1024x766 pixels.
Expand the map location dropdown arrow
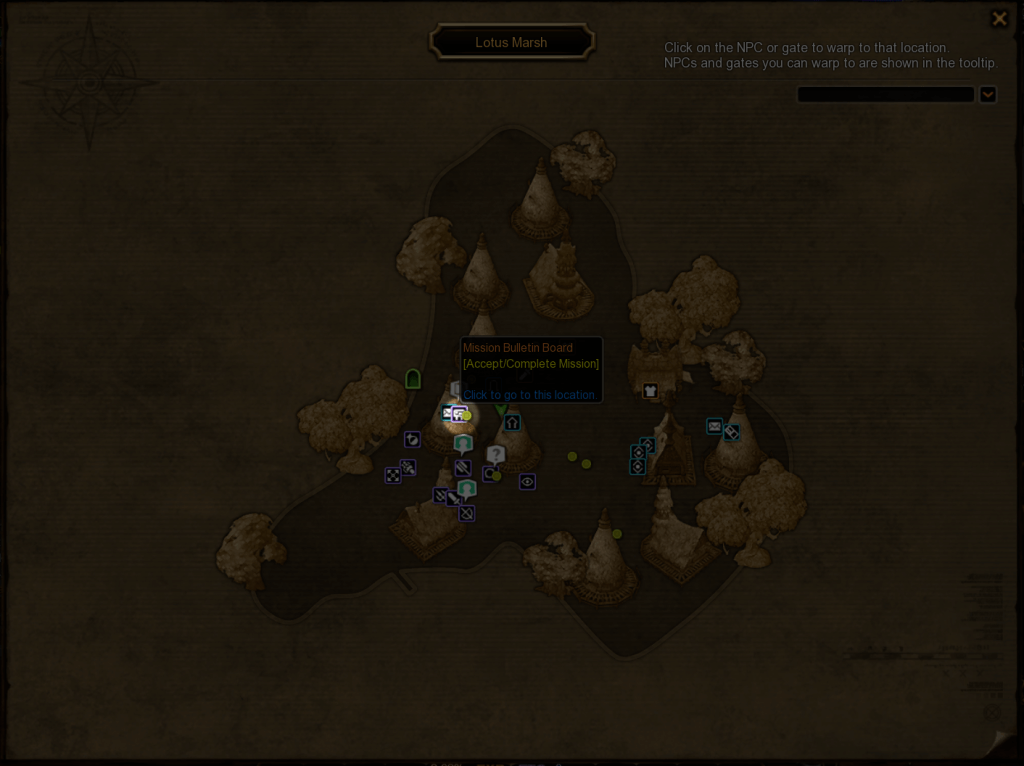click(987, 95)
